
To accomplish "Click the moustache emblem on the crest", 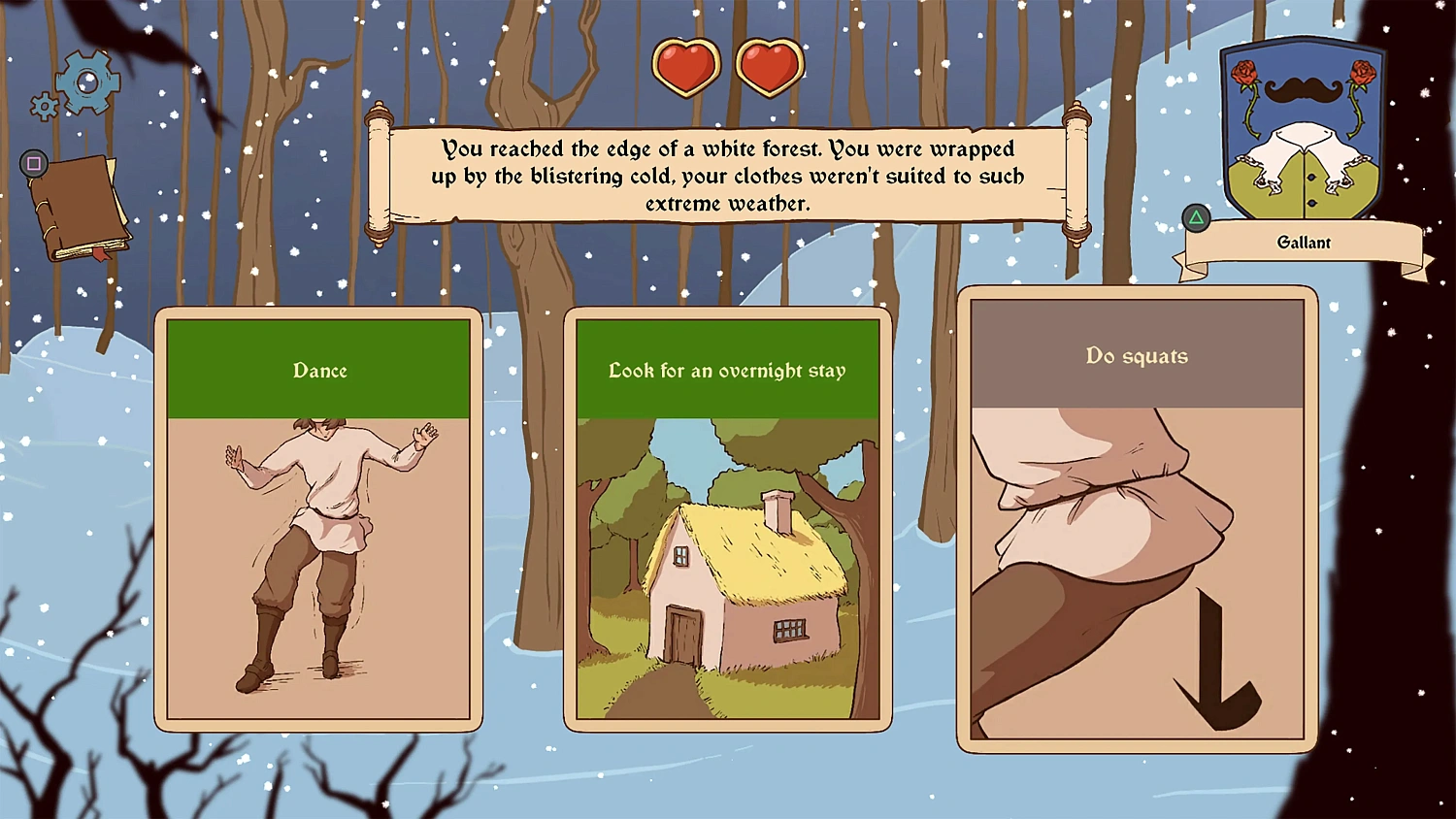I will (1305, 92).
